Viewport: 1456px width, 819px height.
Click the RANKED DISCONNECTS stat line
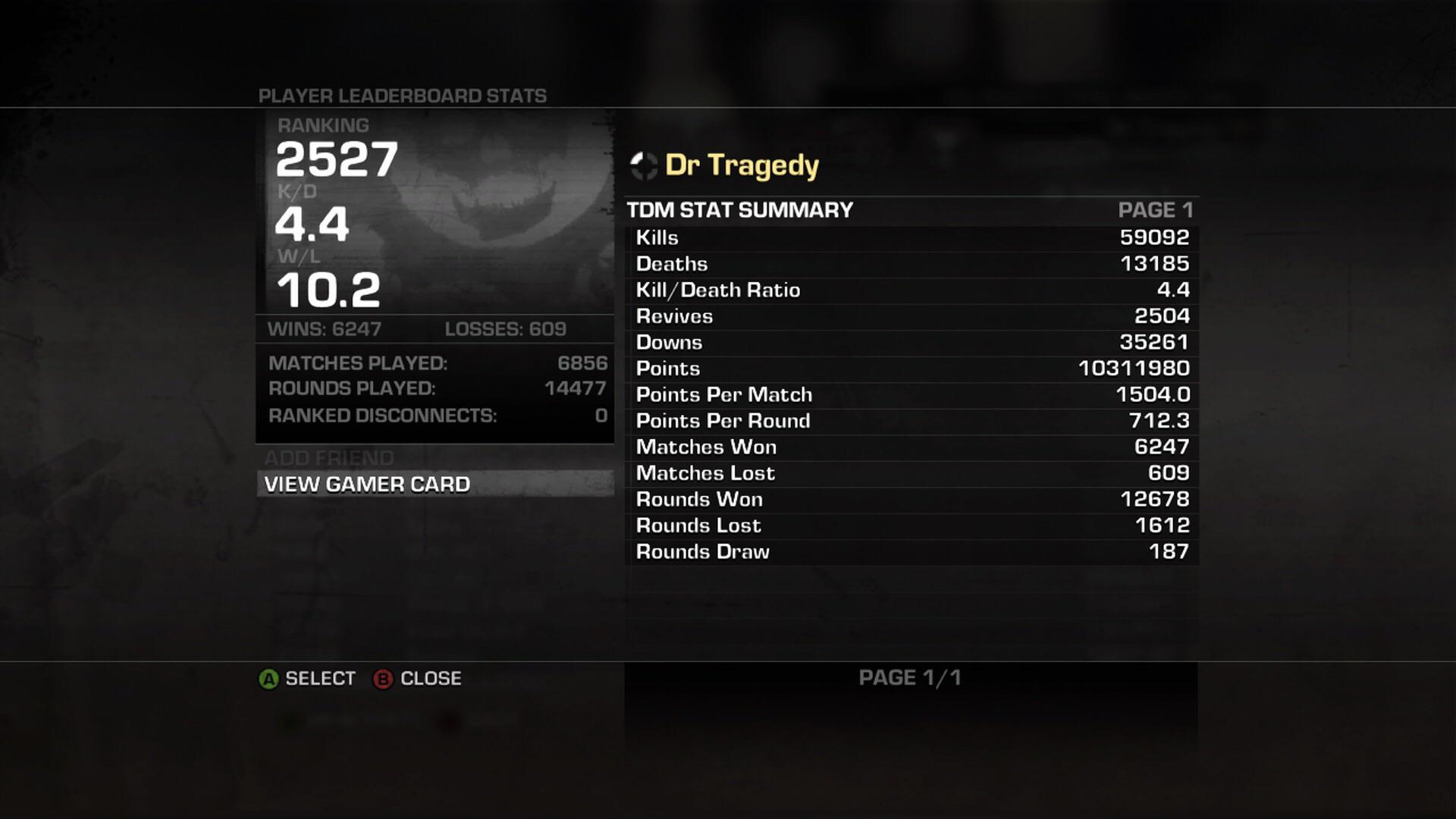pyautogui.click(x=383, y=416)
